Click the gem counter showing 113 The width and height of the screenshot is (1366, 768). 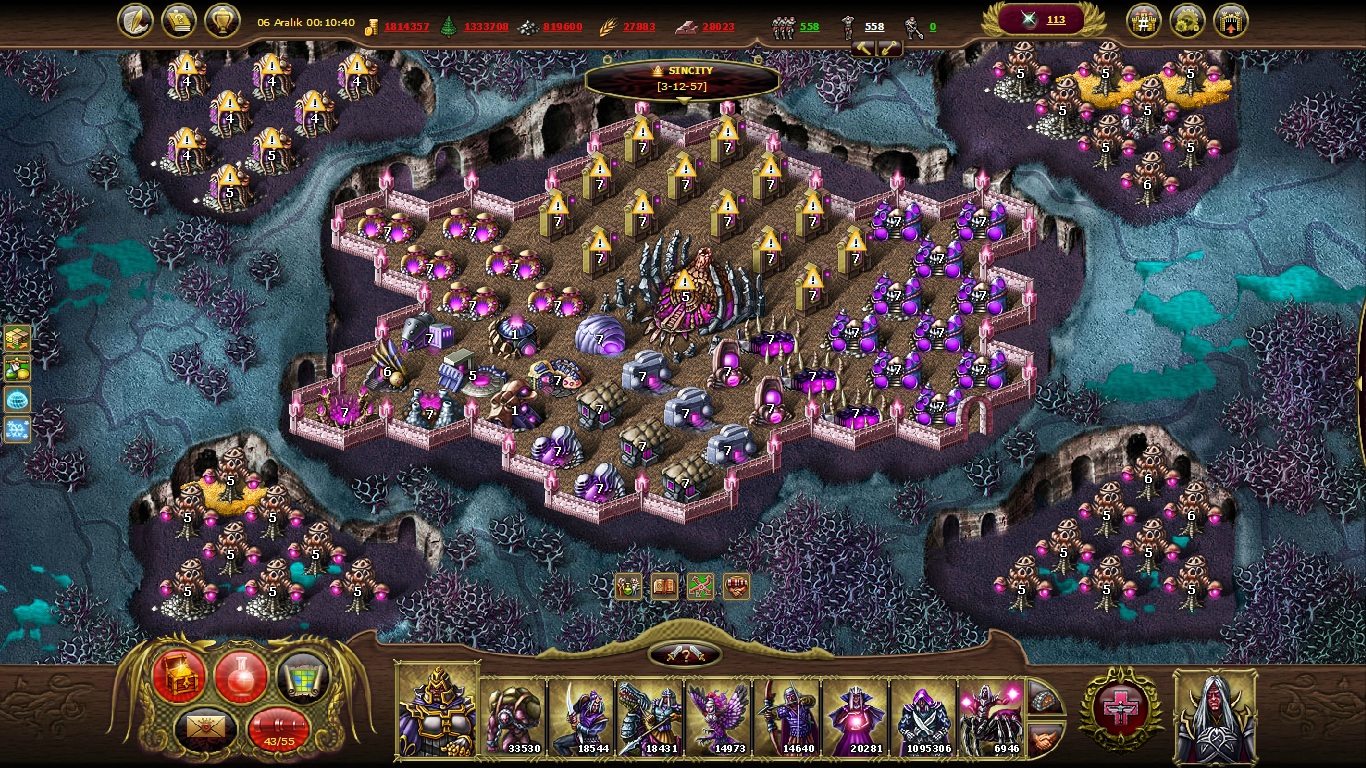coord(1043,20)
